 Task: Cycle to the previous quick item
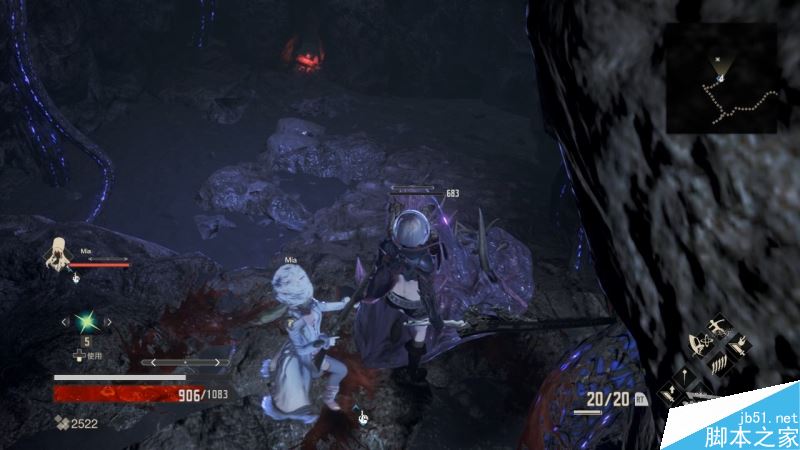click(64, 322)
